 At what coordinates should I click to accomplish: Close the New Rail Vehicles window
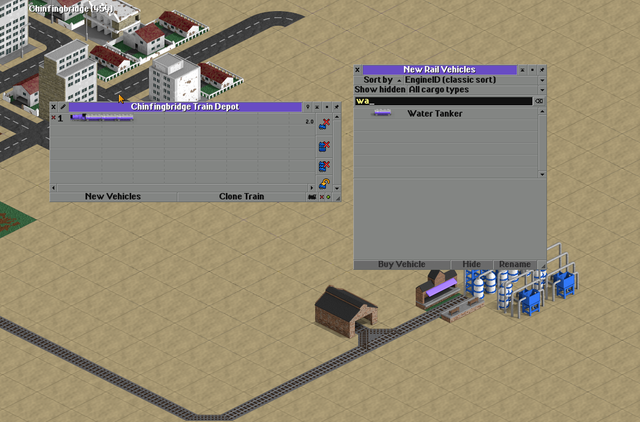(358, 70)
